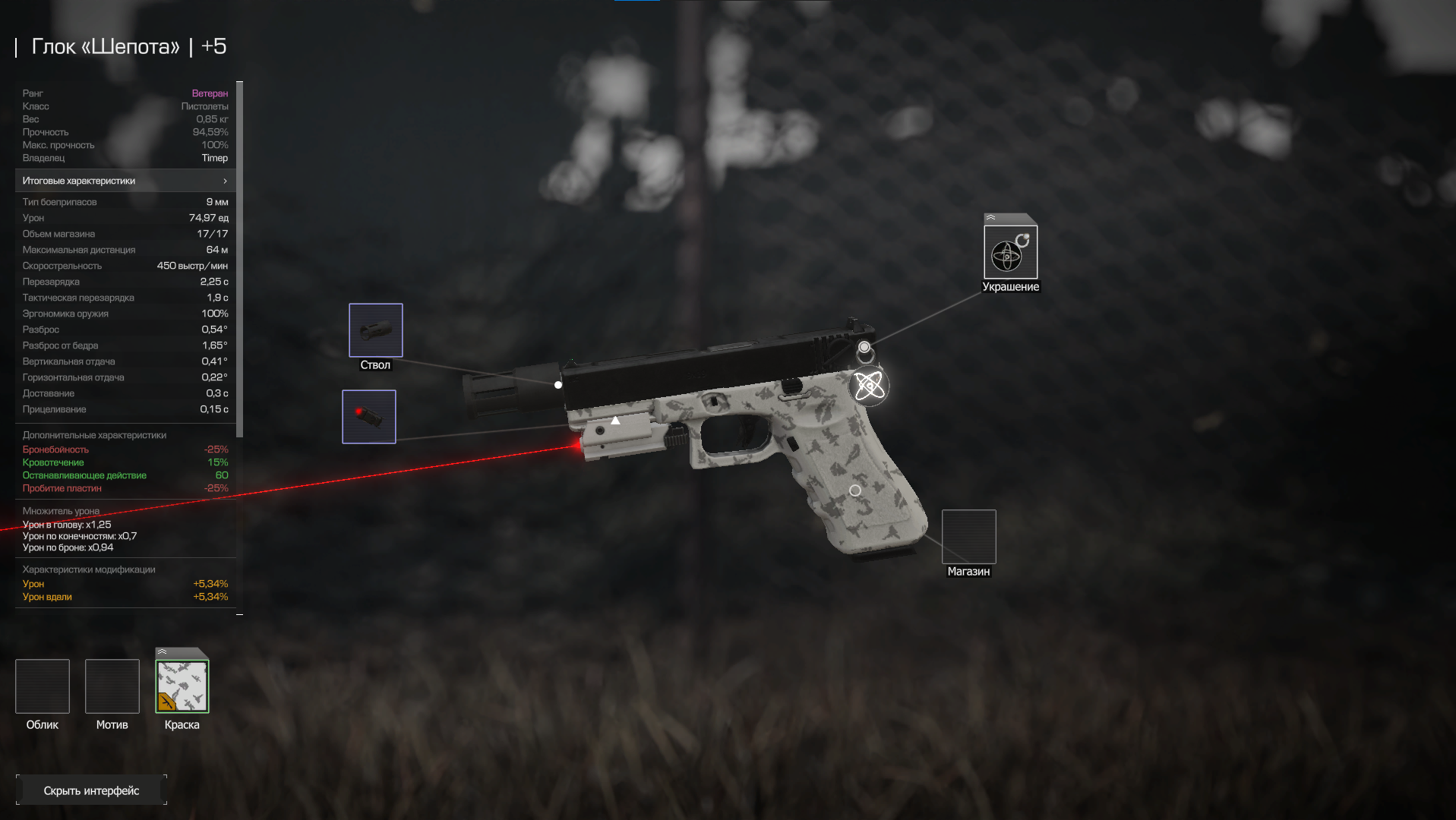Select the Краска camo paint slot
This screenshot has height=820, width=1456.
point(182,686)
